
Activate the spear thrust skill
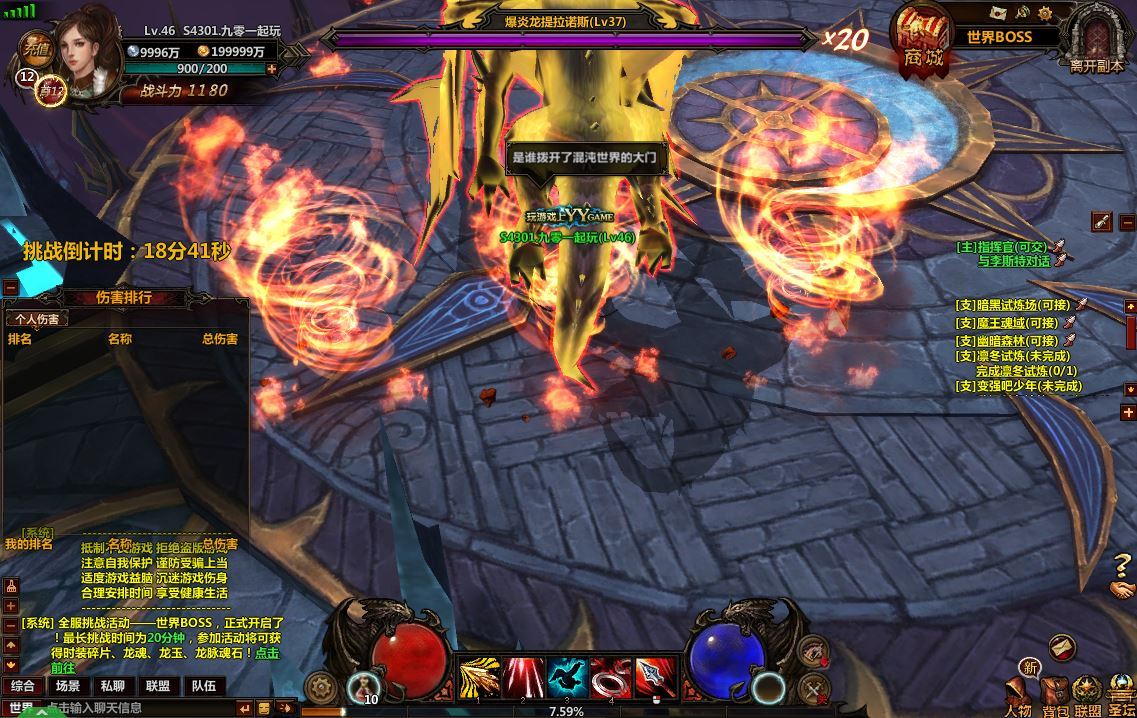click(x=656, y=678)
